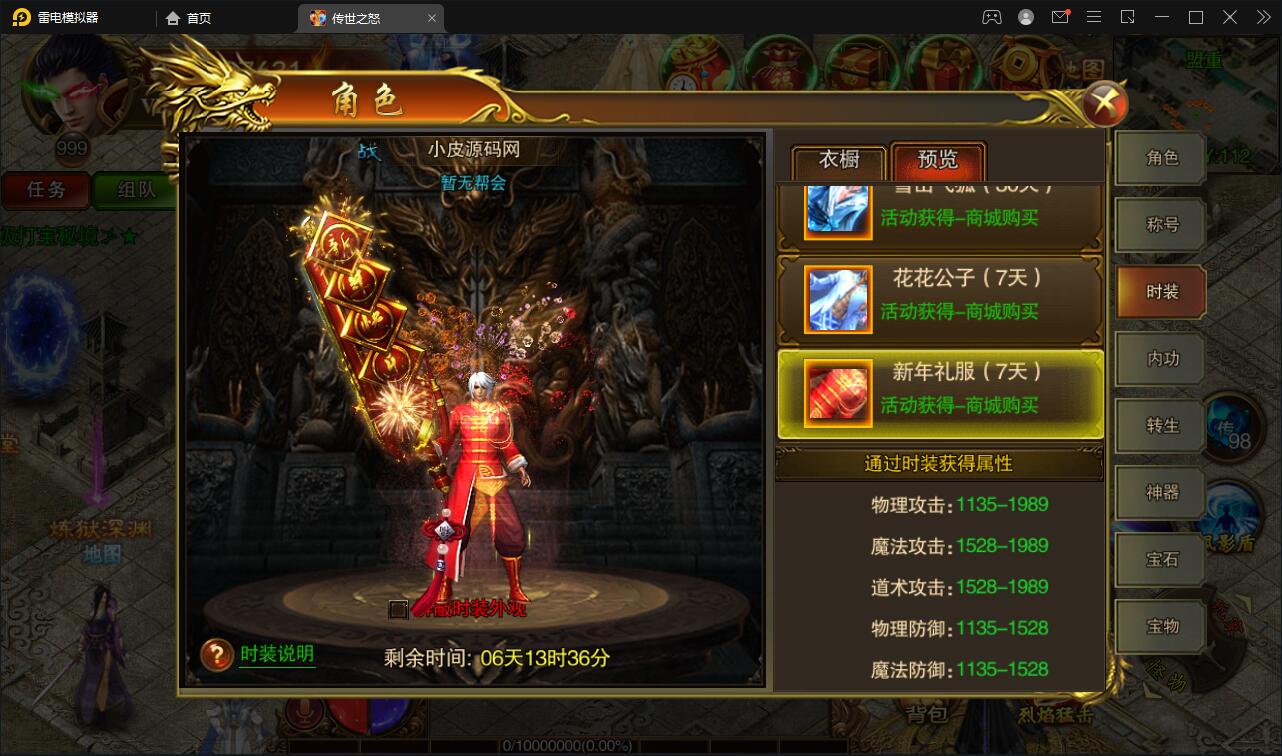Check the 隐藏时装外观 checkbox
This screenshot has height=756, width=1282.
397,609
